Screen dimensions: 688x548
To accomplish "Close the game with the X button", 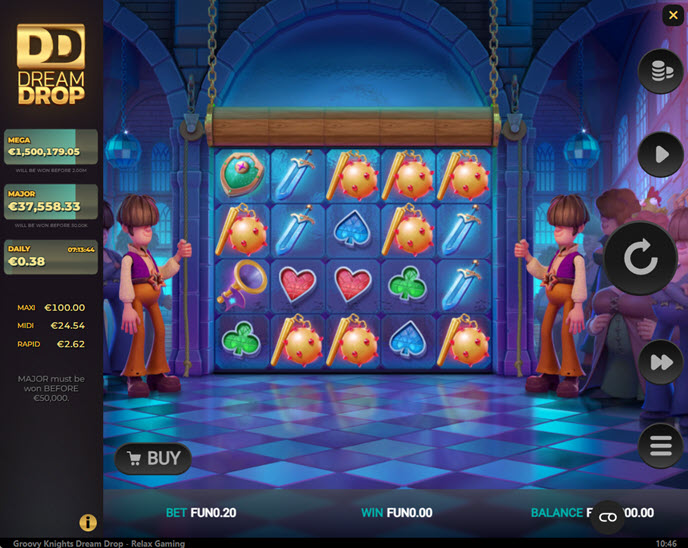I will (672, 15).
